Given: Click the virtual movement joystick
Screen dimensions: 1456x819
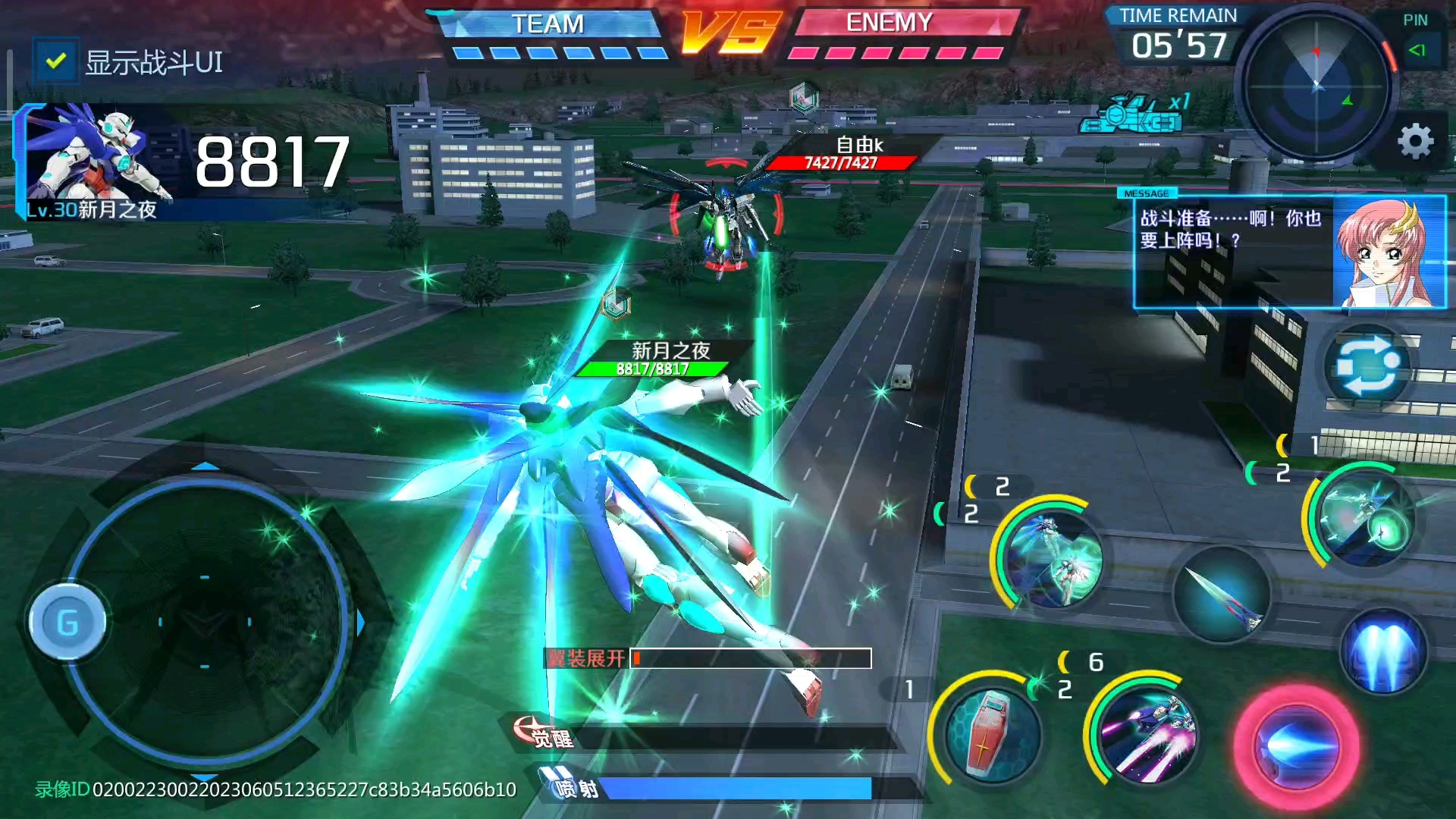Looking at the screenshot, I should pos(205,623).
